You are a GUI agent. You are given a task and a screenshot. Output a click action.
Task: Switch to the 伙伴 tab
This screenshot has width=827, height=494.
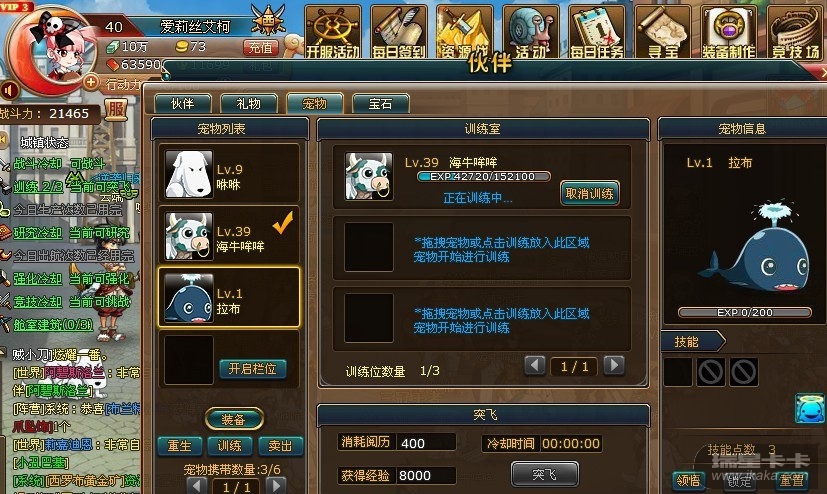click(182, 103)
